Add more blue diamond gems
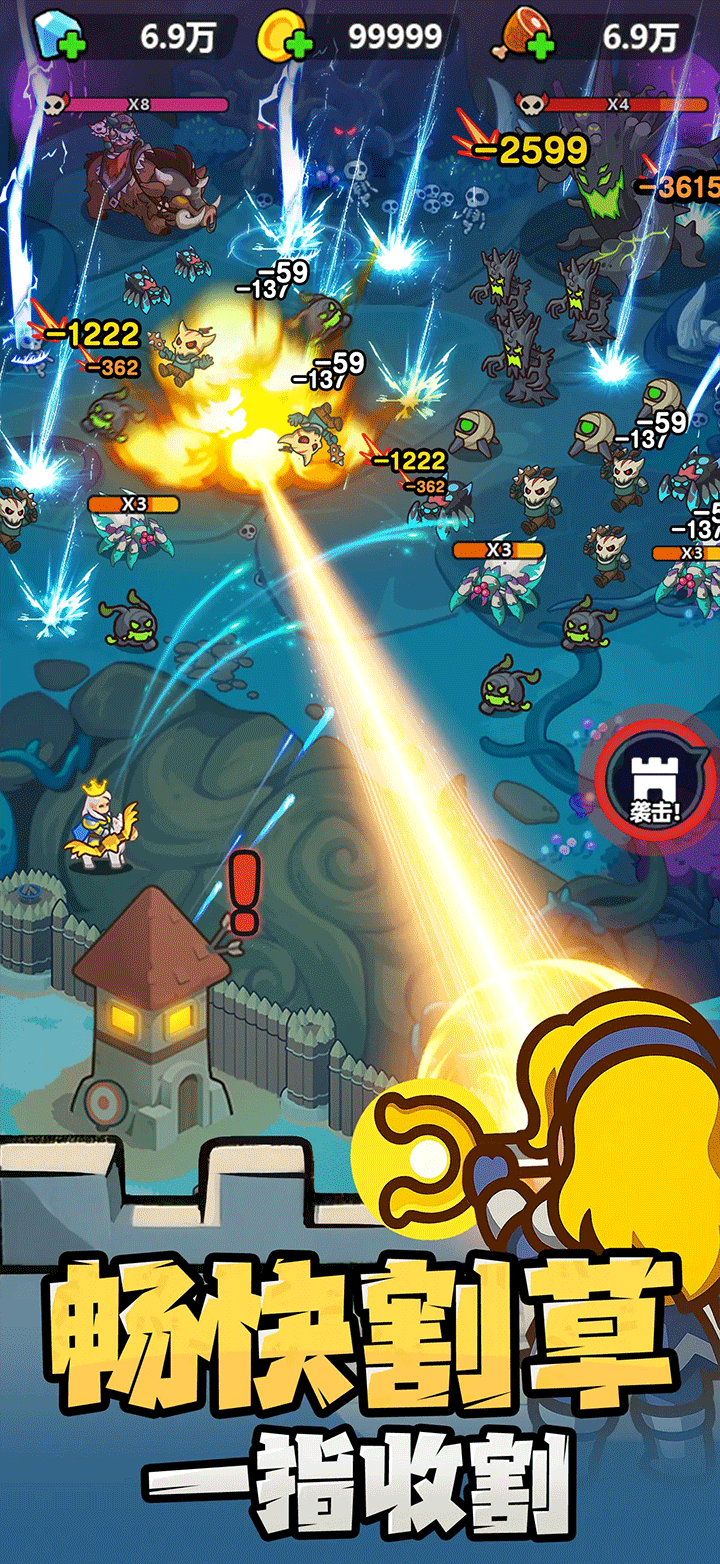Viewport: 720px width, 1564px height. pos(73,45)
